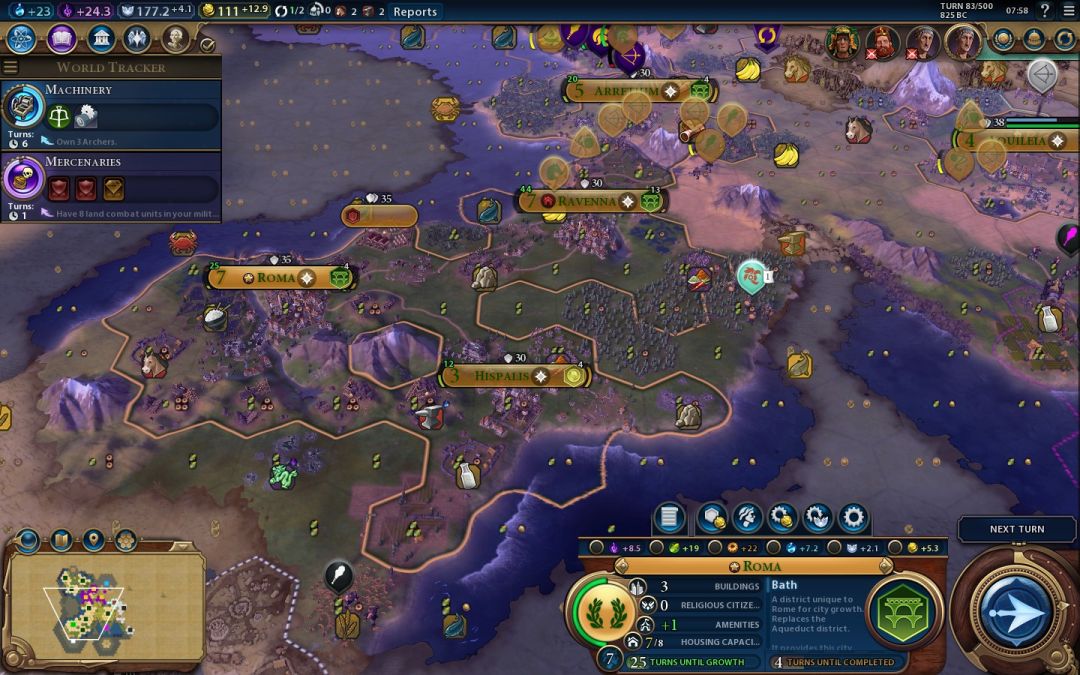Viewport: 1080px width, 675px height.
Task: Click the red-bearded crowned leader portrait
Action: point(882,41)
